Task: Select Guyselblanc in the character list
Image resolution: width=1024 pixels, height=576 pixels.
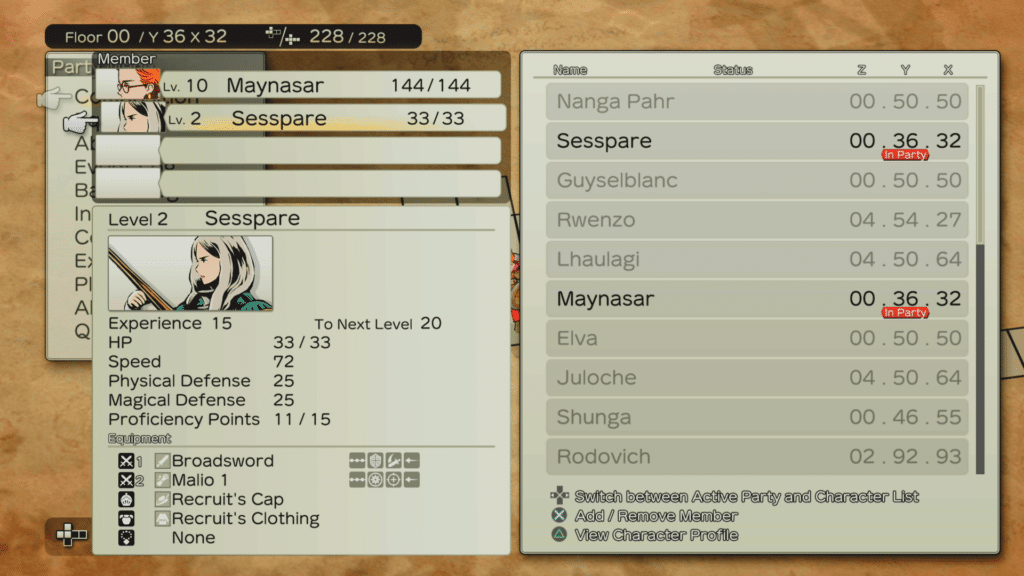Action: (x=758, y=181)
